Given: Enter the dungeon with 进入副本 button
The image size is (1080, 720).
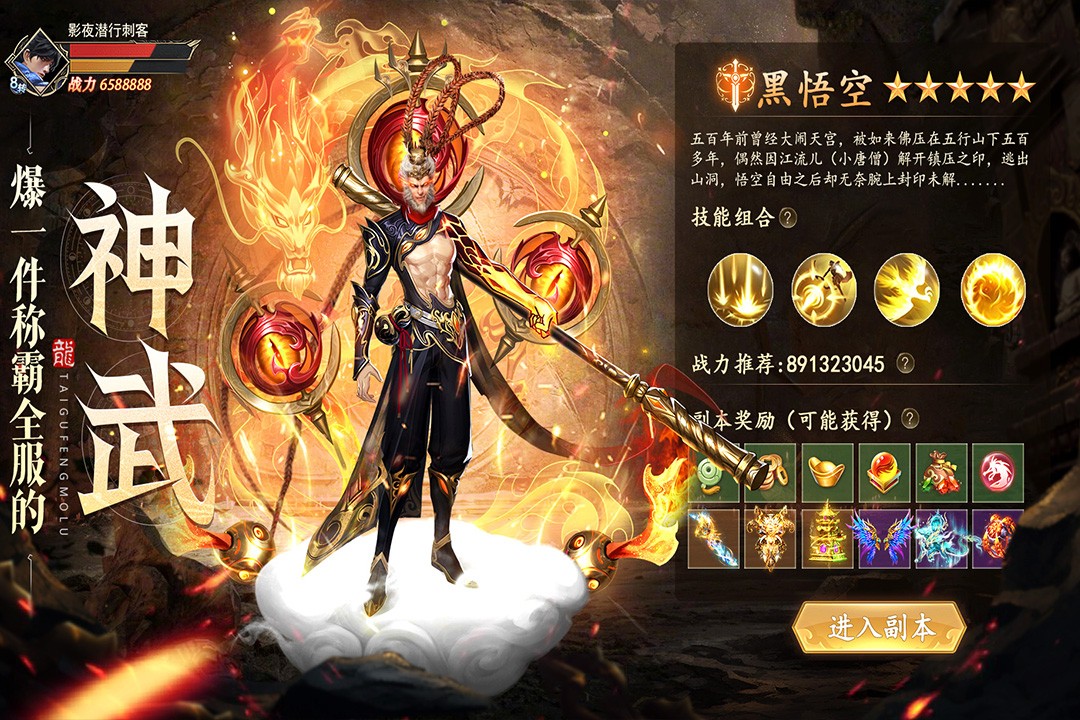Looking at the screenshot, I should pyautogui.click(x=879, y=628).
